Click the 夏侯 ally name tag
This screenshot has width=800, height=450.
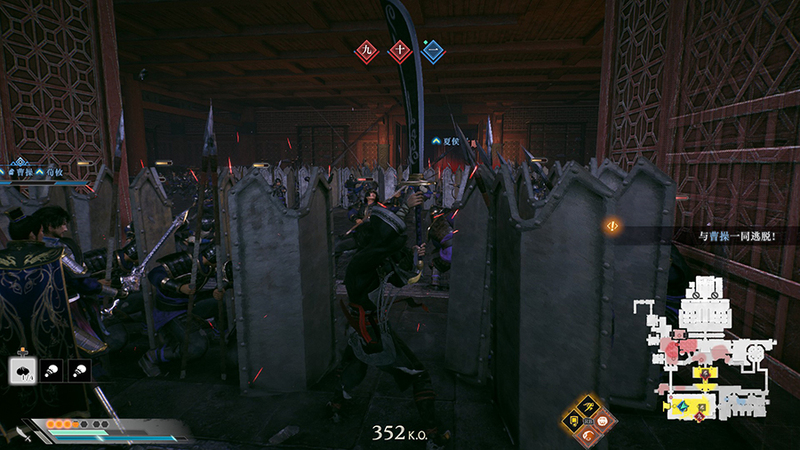coord(446,142)
